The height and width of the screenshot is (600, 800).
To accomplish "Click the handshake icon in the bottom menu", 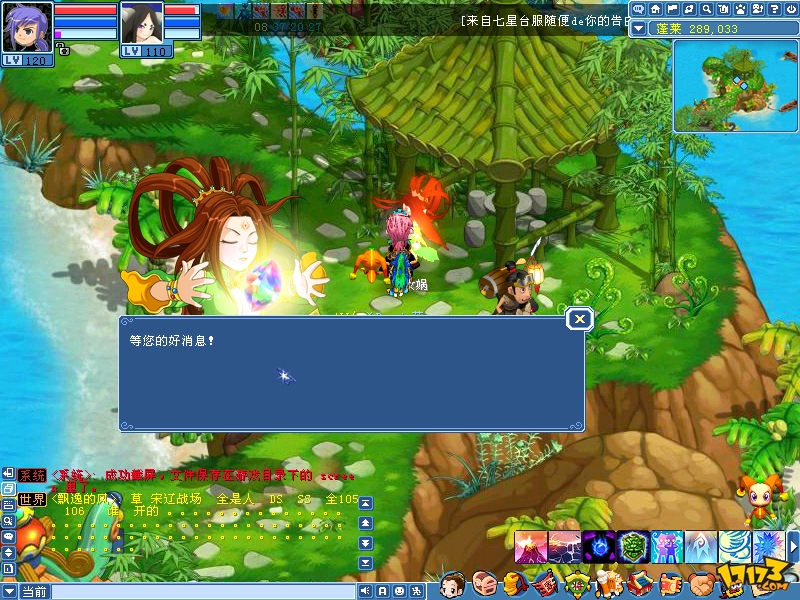I will pos(699,583).
